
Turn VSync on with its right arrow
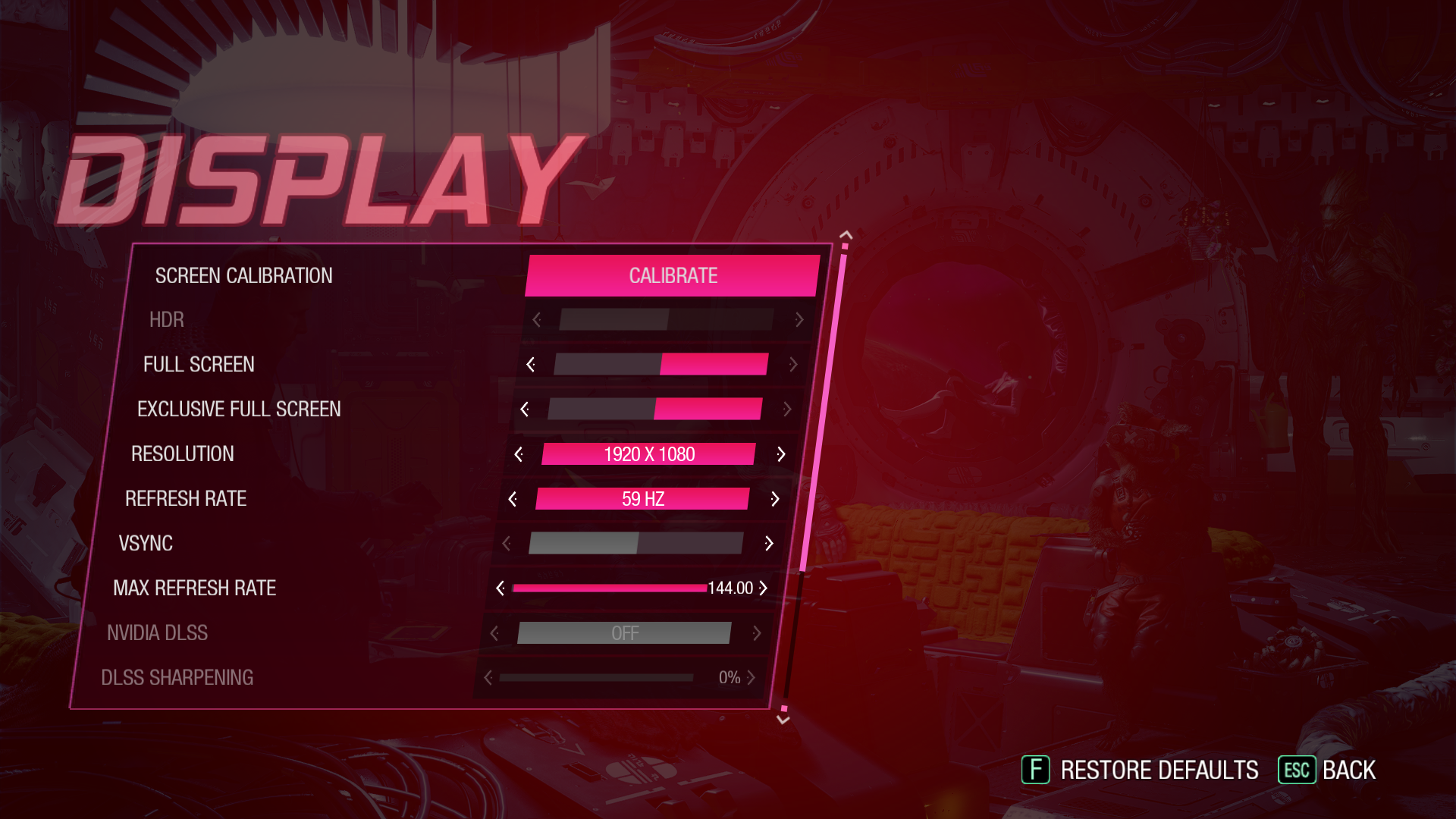pyautogui.click(x=769, y=544)
